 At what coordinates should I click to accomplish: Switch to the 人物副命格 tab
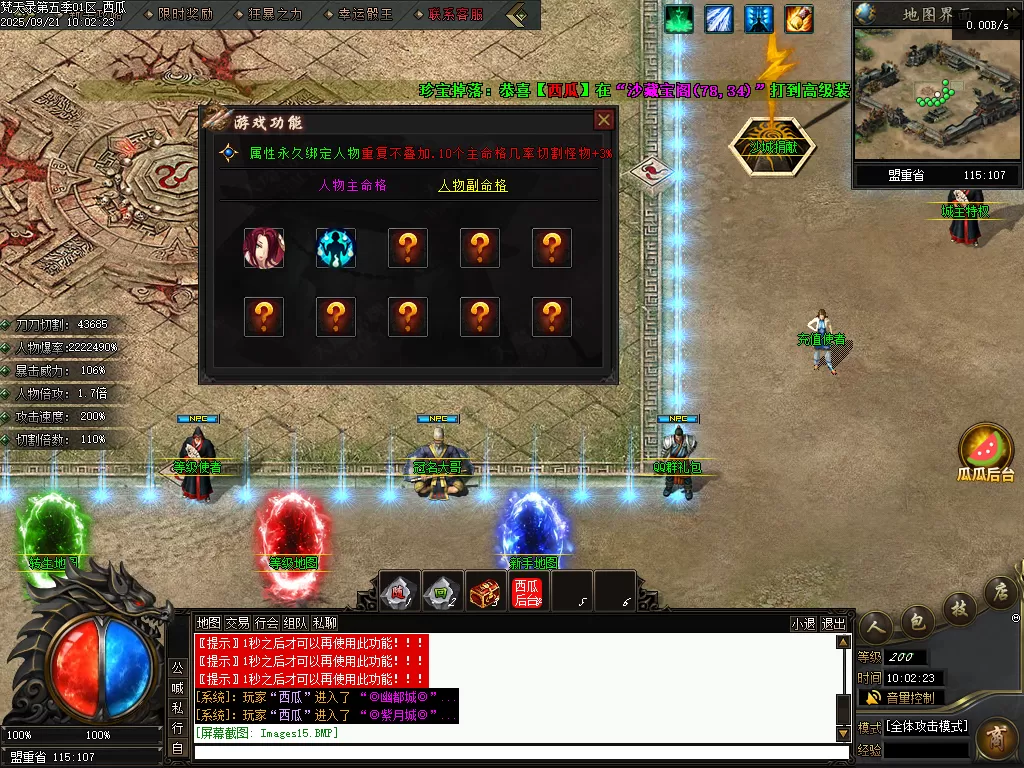(472, 185)
